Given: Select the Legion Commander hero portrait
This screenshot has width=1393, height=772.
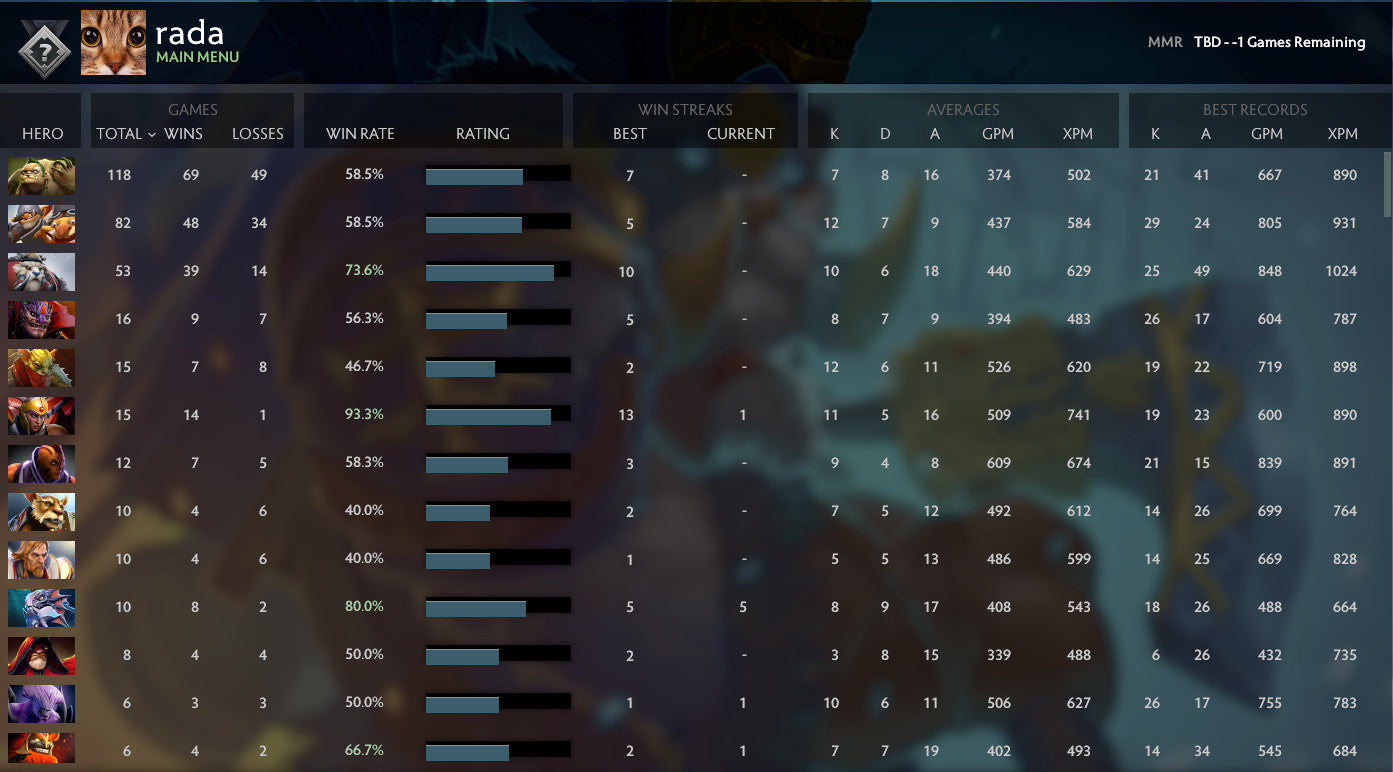Looking at the screenshot, I should click(41, 415).
